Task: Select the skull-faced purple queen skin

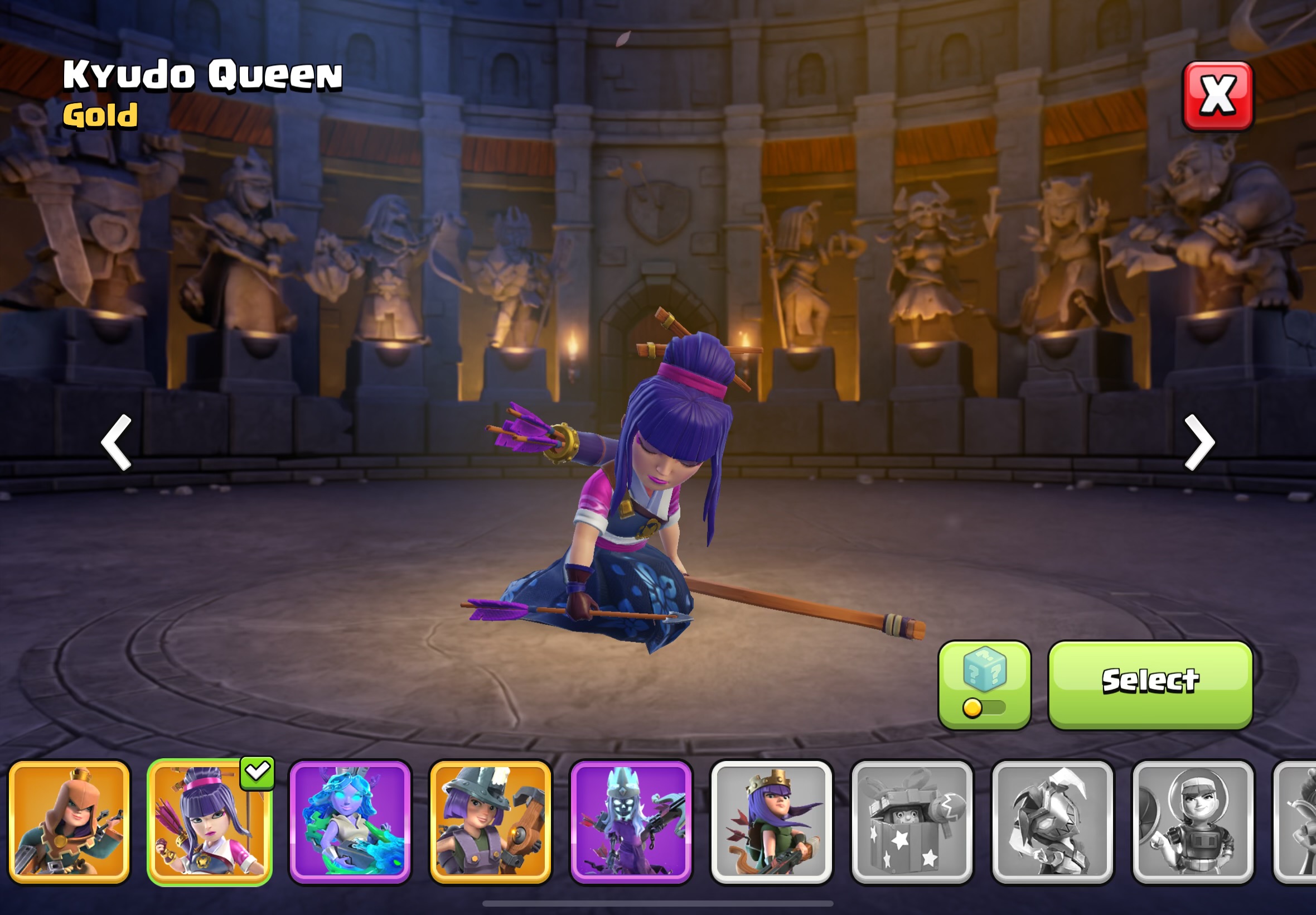Action: click(x=631, y=822)
